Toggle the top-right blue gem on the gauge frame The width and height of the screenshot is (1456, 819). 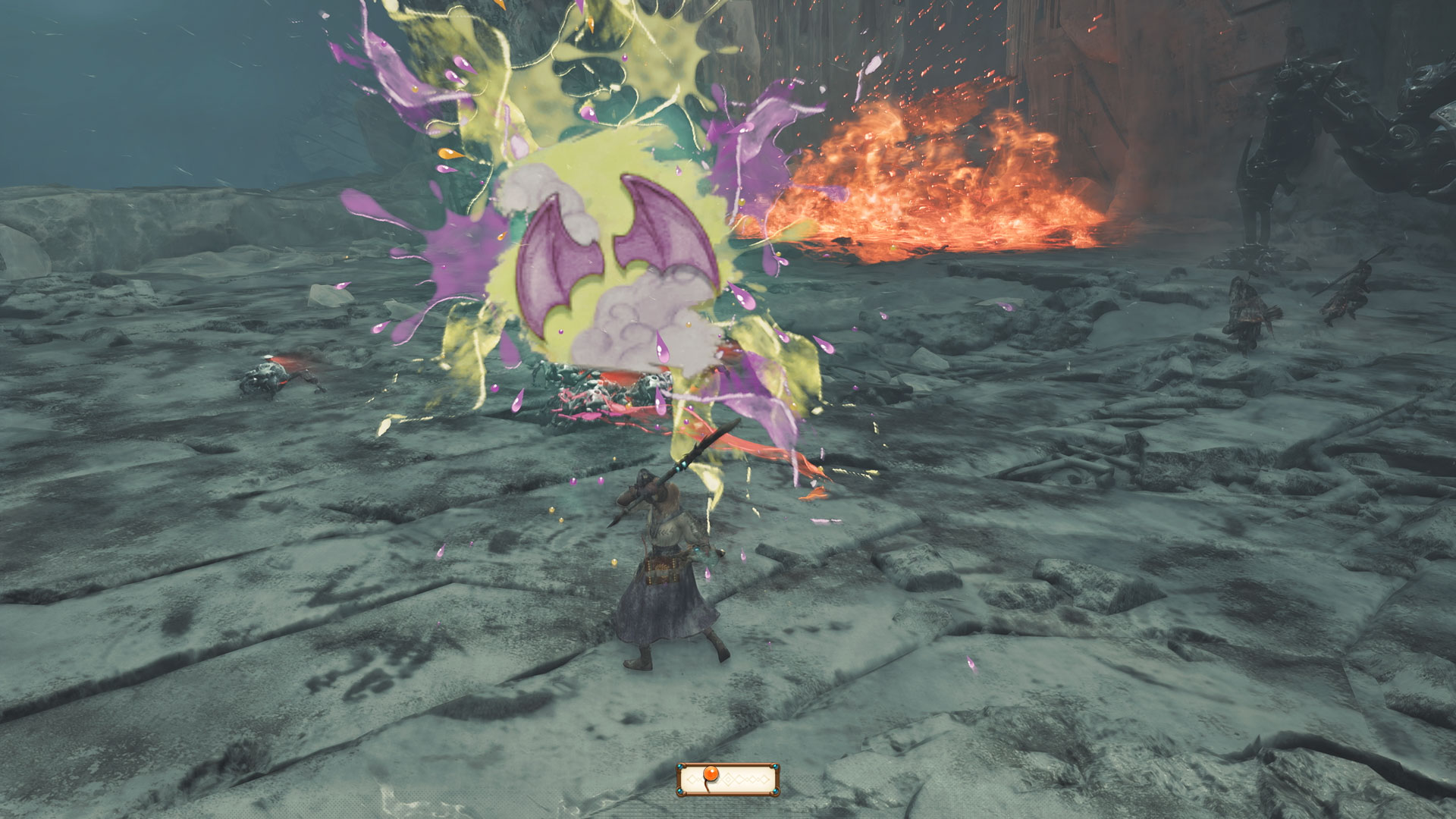tap(776, 767)
